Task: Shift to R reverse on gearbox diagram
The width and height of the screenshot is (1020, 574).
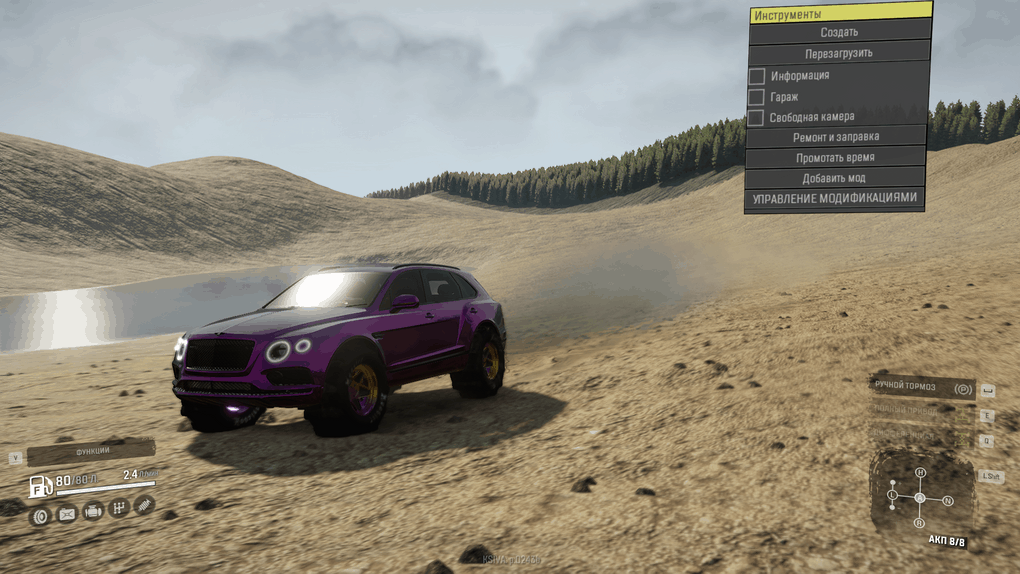Action: [919, 522]
